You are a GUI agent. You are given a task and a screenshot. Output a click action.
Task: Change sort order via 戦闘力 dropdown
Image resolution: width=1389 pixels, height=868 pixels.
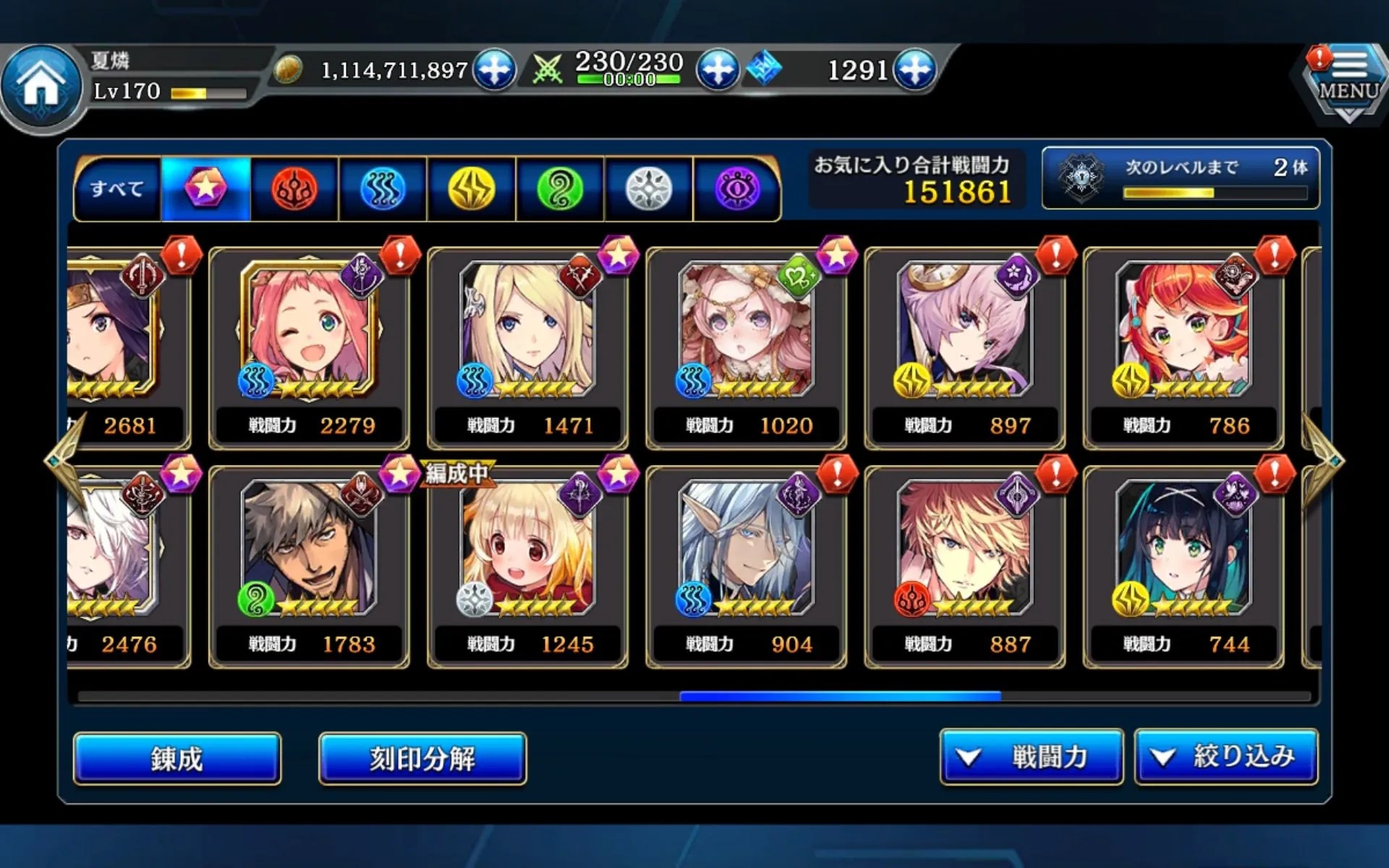coord(1032,757)
